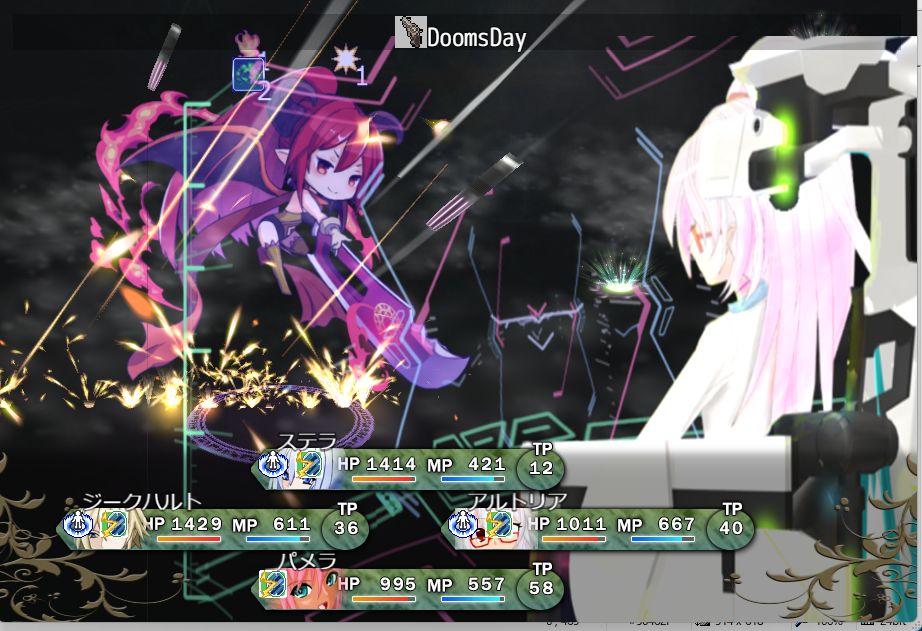922x631 pixels.
Task: Click Stella's blue figure buff icon
Action: (273, 465)
